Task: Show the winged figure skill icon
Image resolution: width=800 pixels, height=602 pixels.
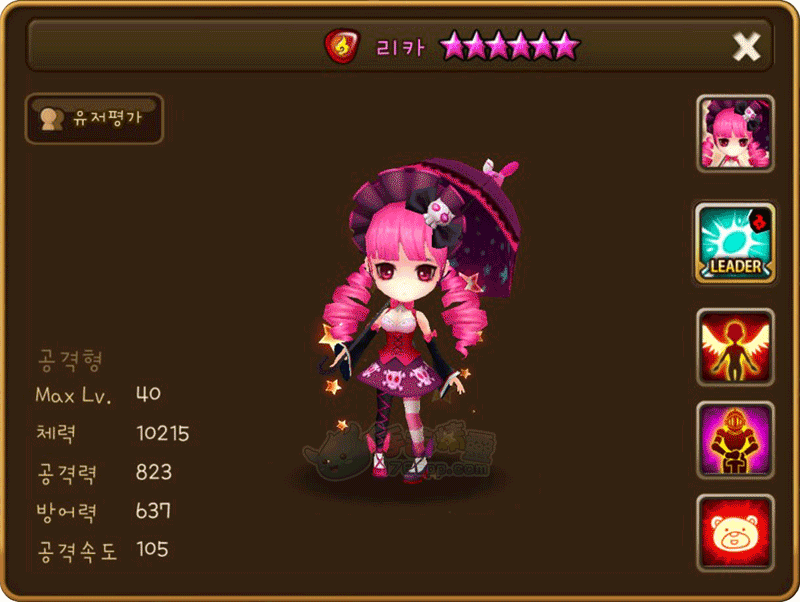Action: coord(735,347)
